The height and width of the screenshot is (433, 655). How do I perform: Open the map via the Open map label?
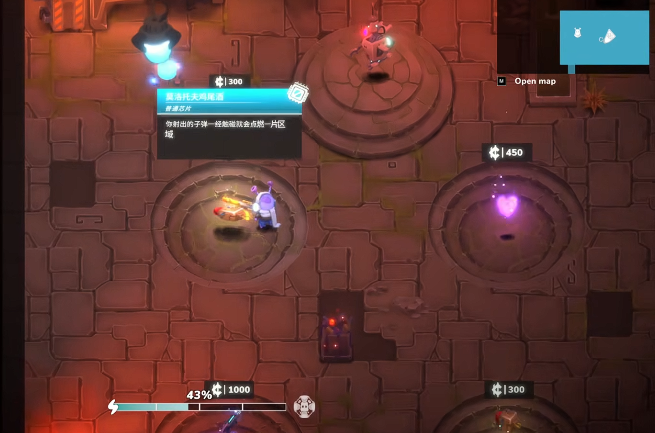pyautogui.click(x=534, y=81)
